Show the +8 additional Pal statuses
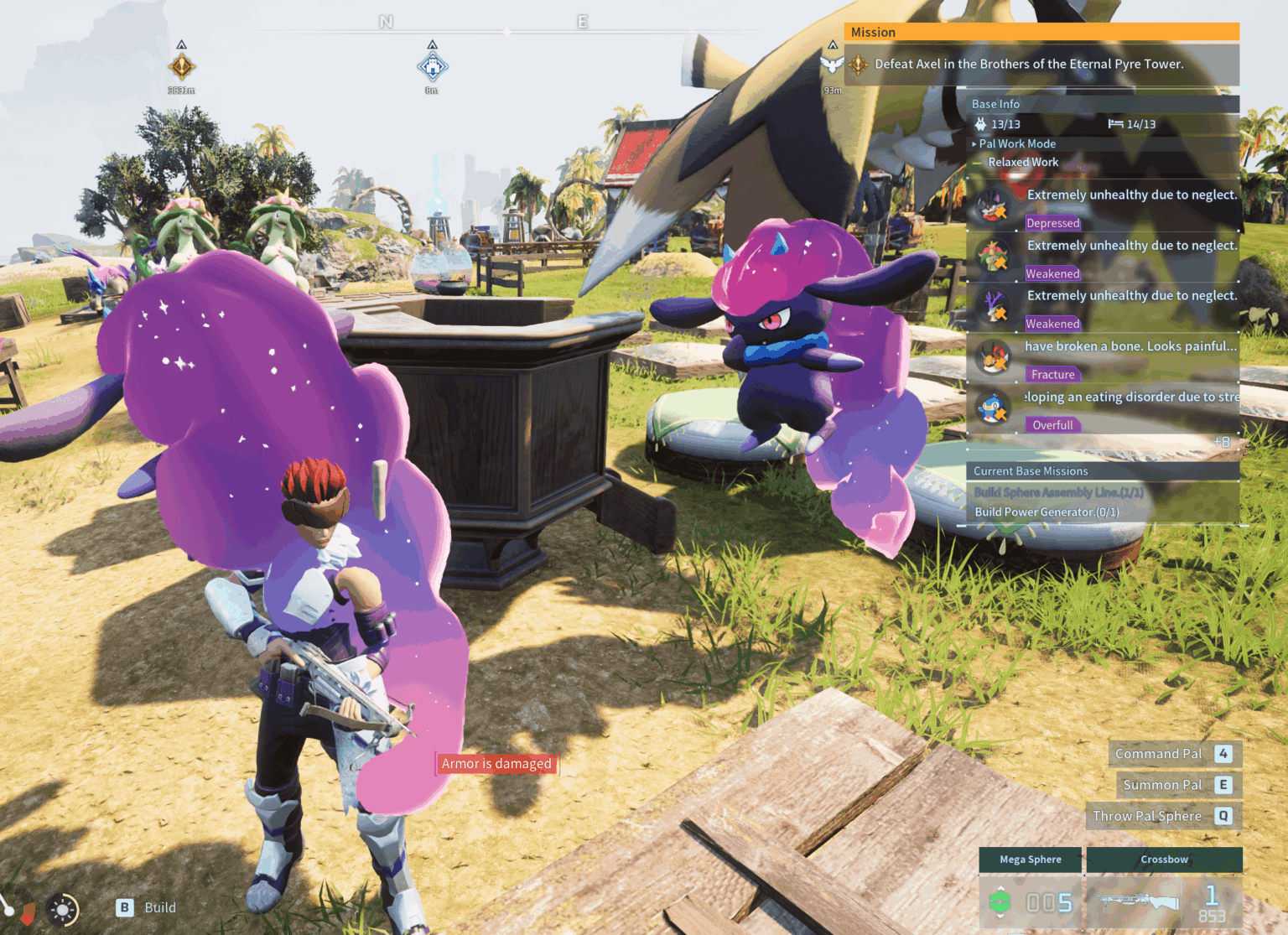 point(1221,442)
